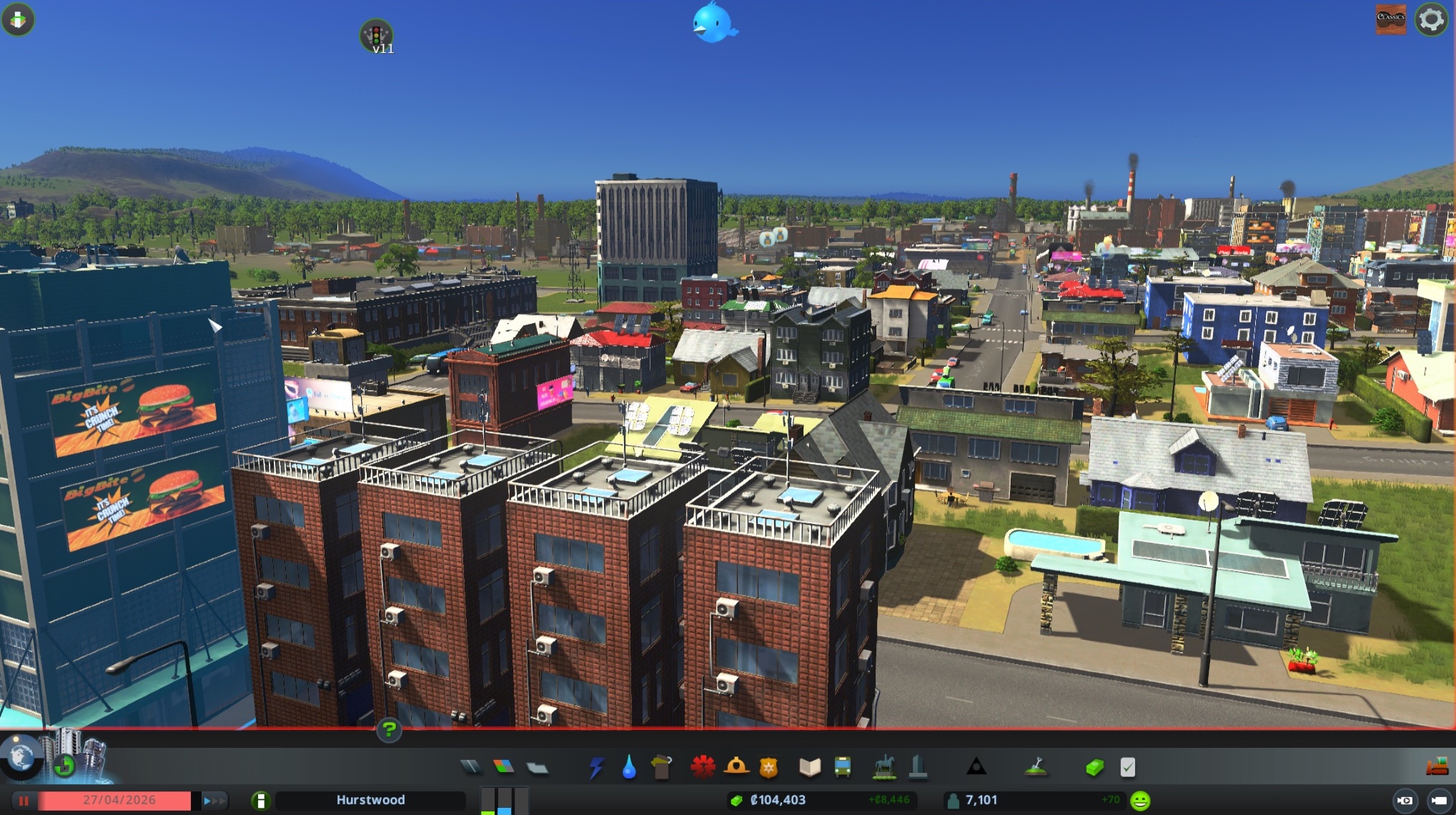
Task: Open the Police department menu
Action: pos(768,767)
